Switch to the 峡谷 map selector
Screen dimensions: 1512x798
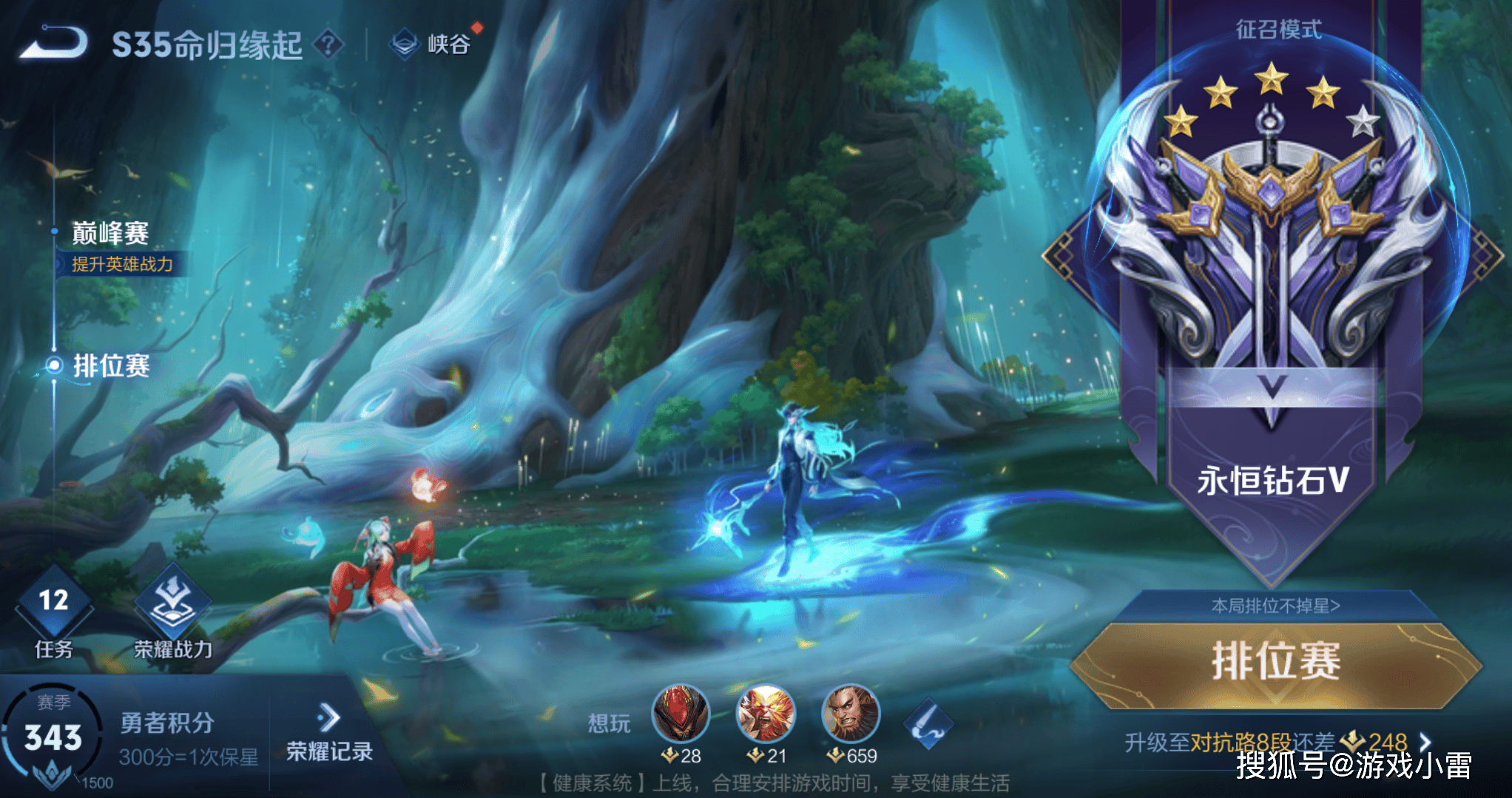pos(433,44)
